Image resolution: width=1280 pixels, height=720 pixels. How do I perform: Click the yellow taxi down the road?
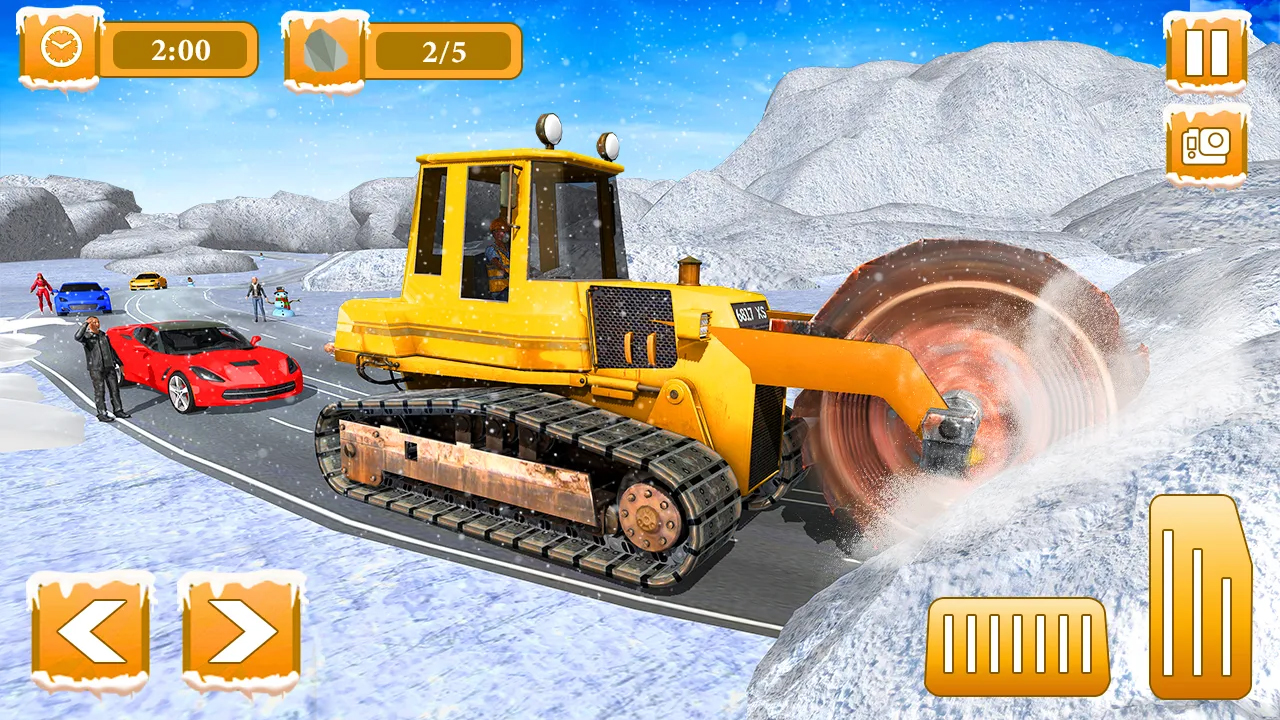[147, 283]
